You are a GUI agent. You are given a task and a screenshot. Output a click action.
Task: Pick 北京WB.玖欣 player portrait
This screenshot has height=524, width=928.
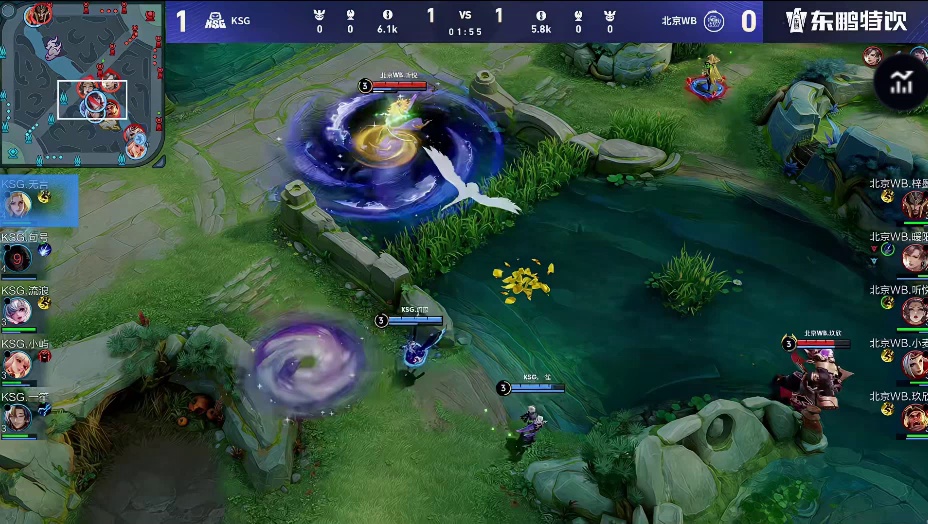(914, 417)
